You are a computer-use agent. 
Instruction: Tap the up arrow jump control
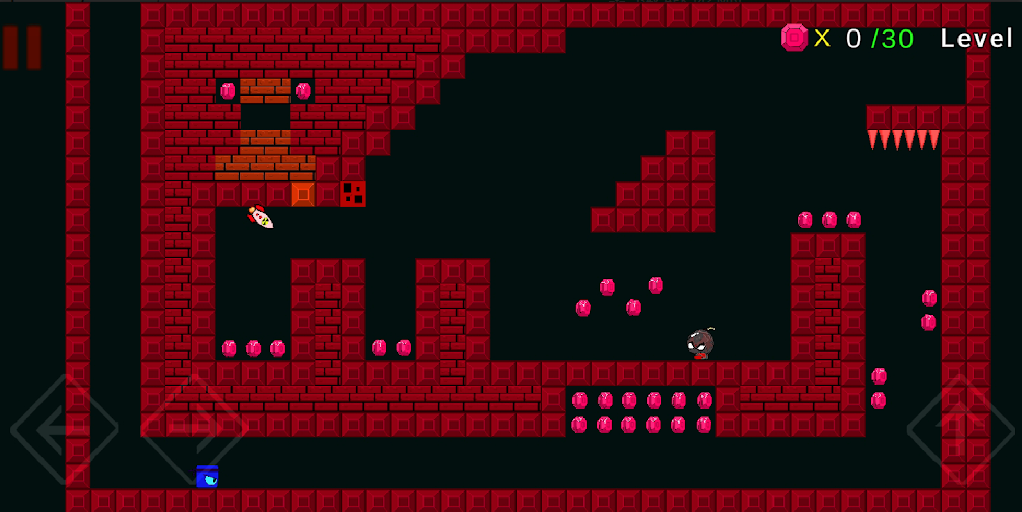[x=960, y=428]
